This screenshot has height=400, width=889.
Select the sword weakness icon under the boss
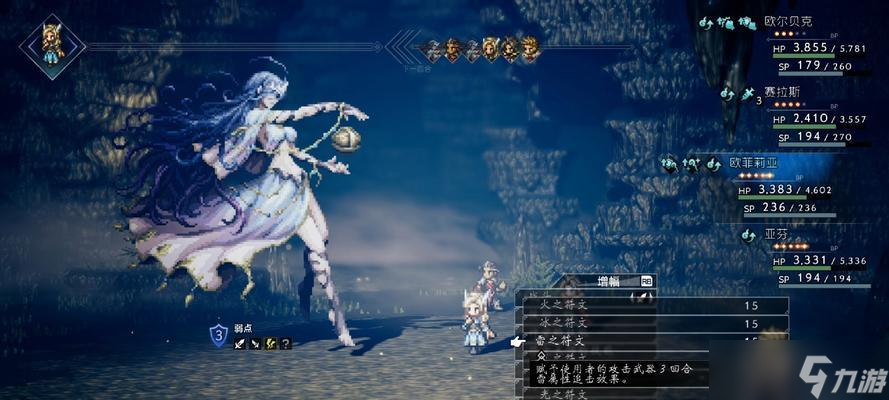(241, 344)
